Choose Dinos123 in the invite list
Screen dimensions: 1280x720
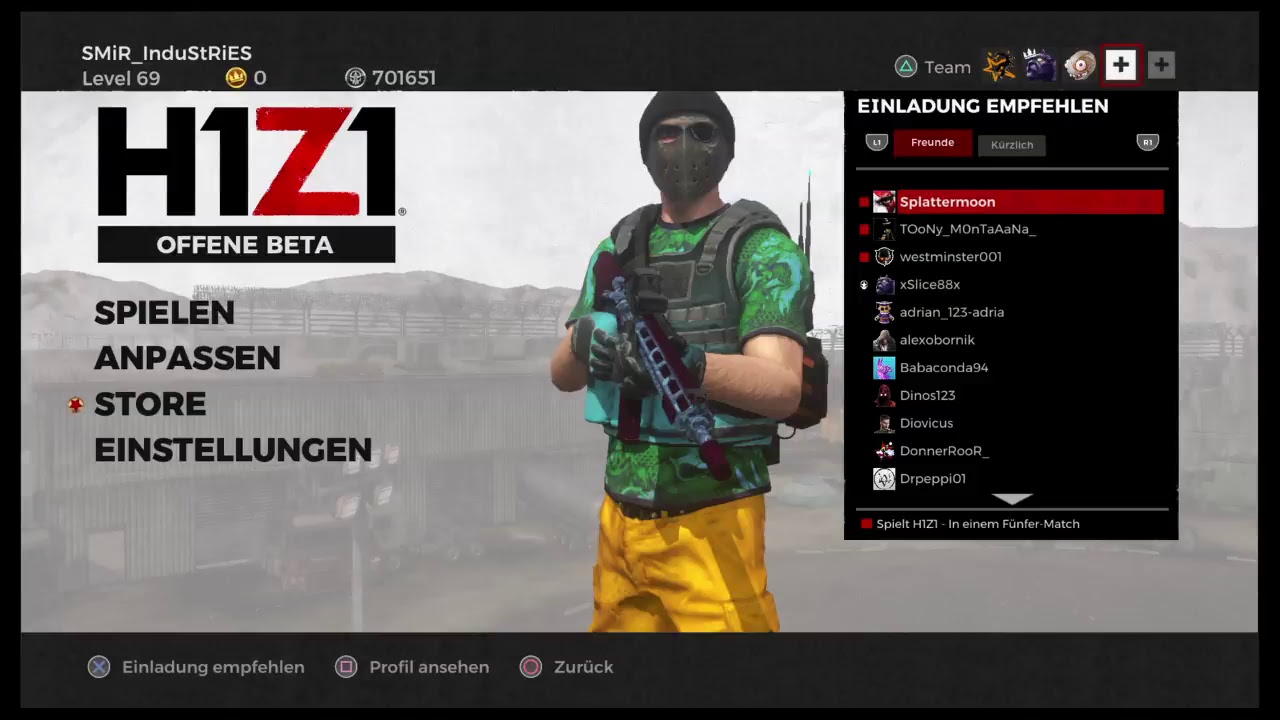[x=927, y=395]
